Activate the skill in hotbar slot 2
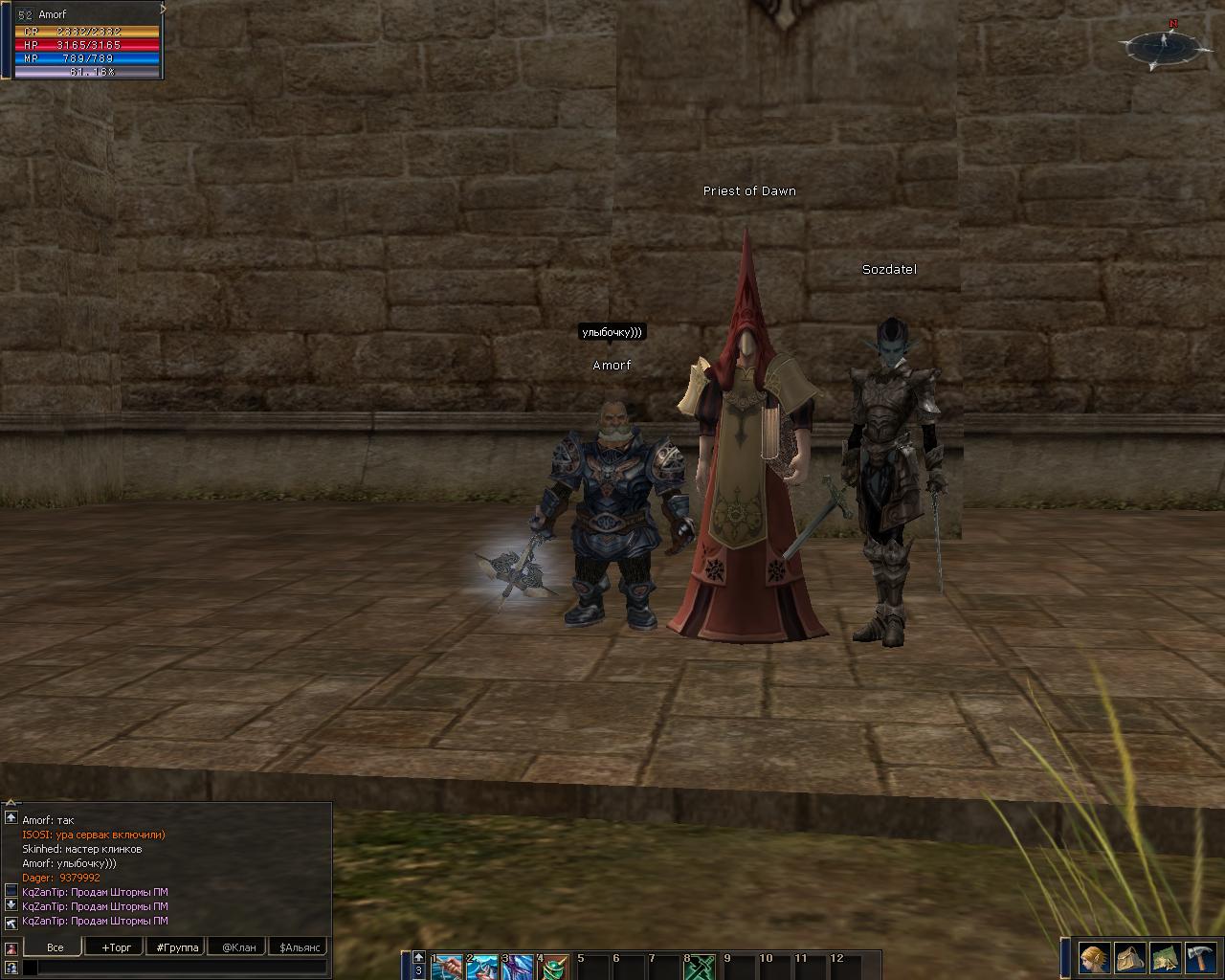The image size is (1225, 980). 482,967
